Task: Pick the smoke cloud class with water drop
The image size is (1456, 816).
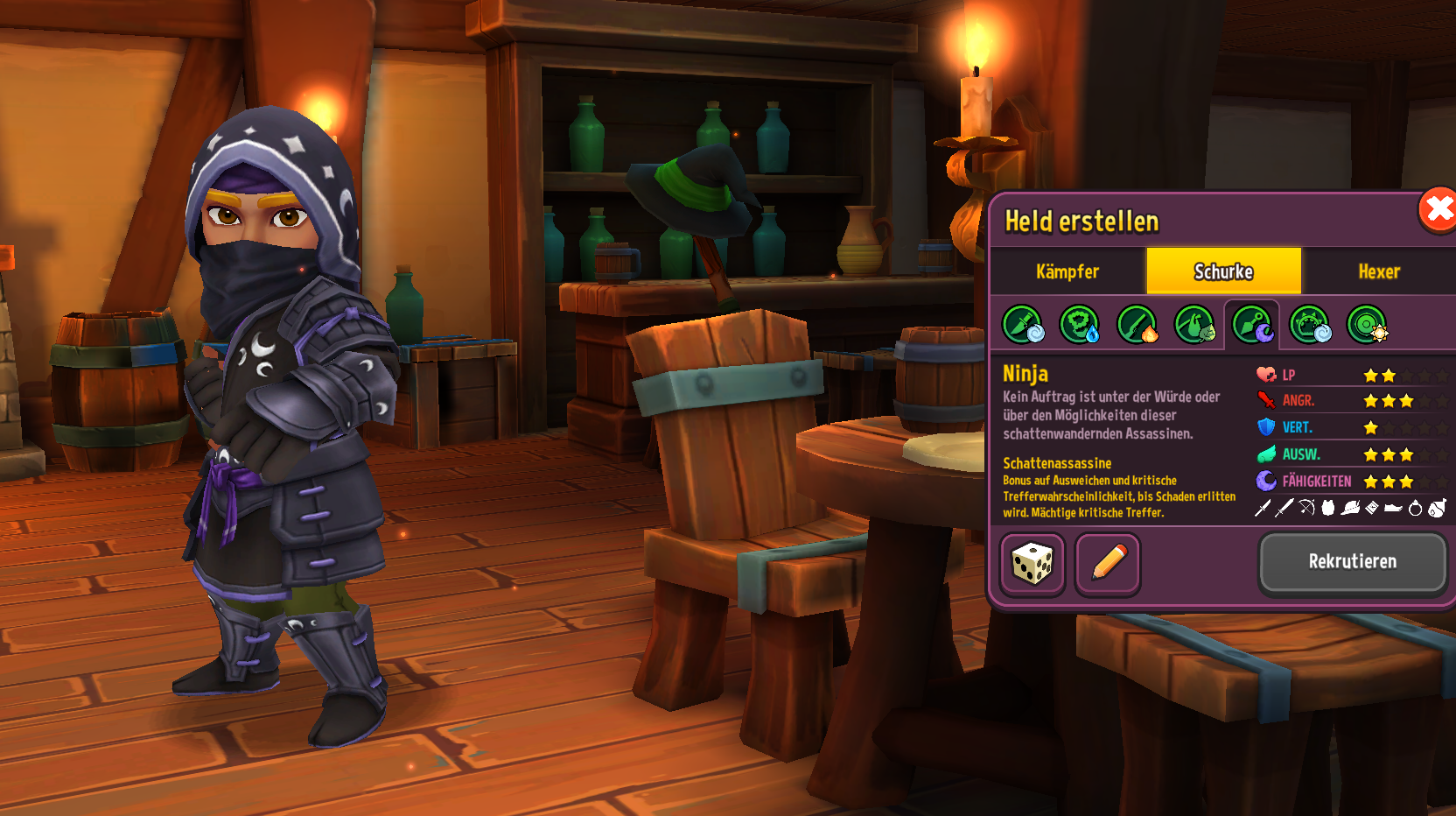Action: pos(1080,324)
